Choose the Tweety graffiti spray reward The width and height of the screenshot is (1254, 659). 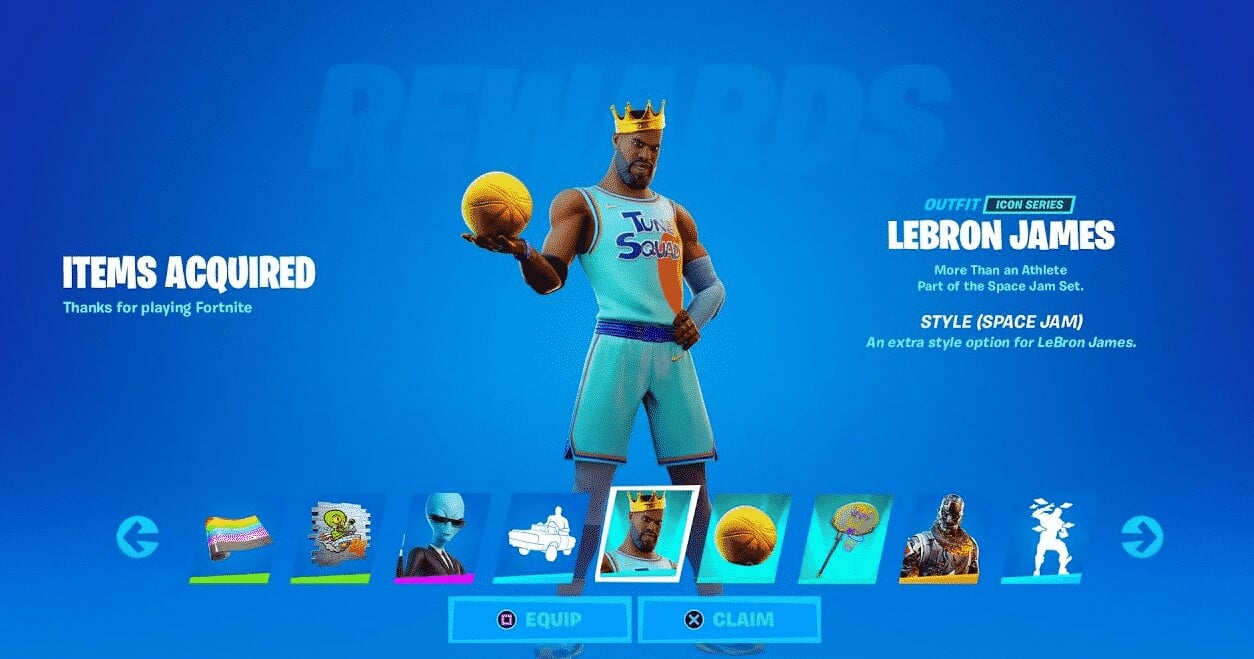click(x=333, y=538)
